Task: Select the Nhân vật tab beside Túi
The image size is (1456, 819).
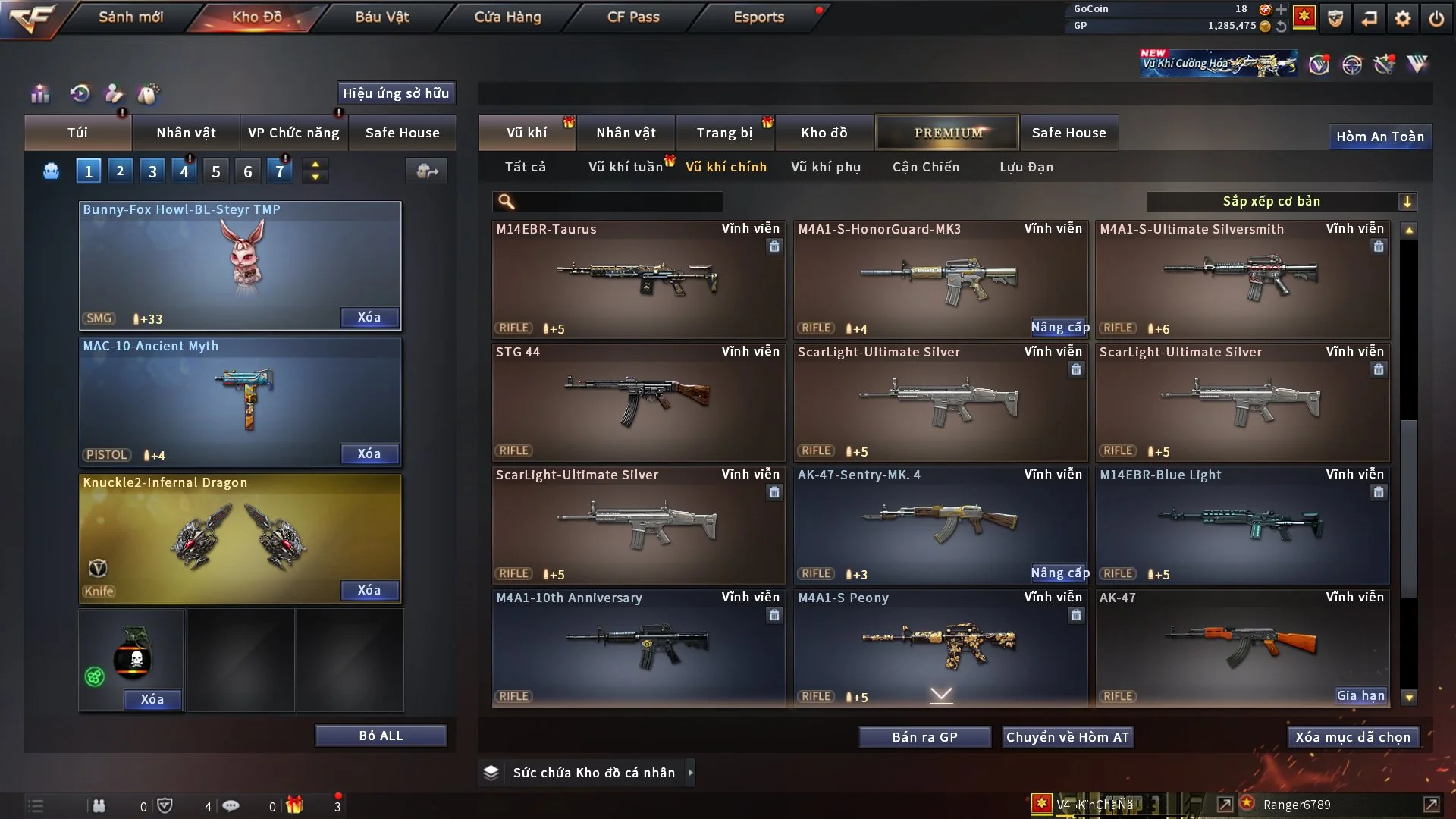Action: [x=186, y=133]
